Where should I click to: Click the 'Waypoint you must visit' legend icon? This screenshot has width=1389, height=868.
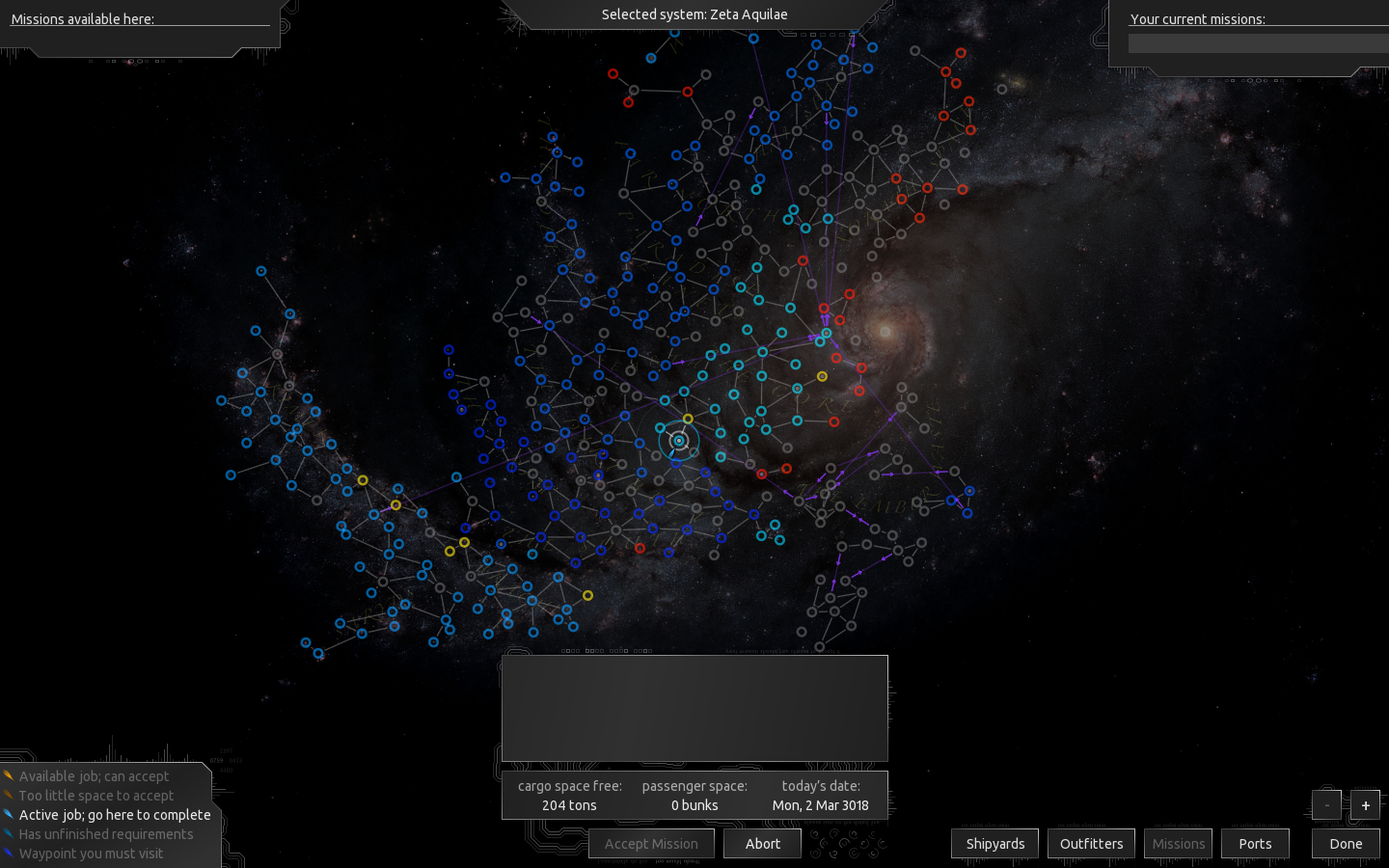(x=11, y=853)
